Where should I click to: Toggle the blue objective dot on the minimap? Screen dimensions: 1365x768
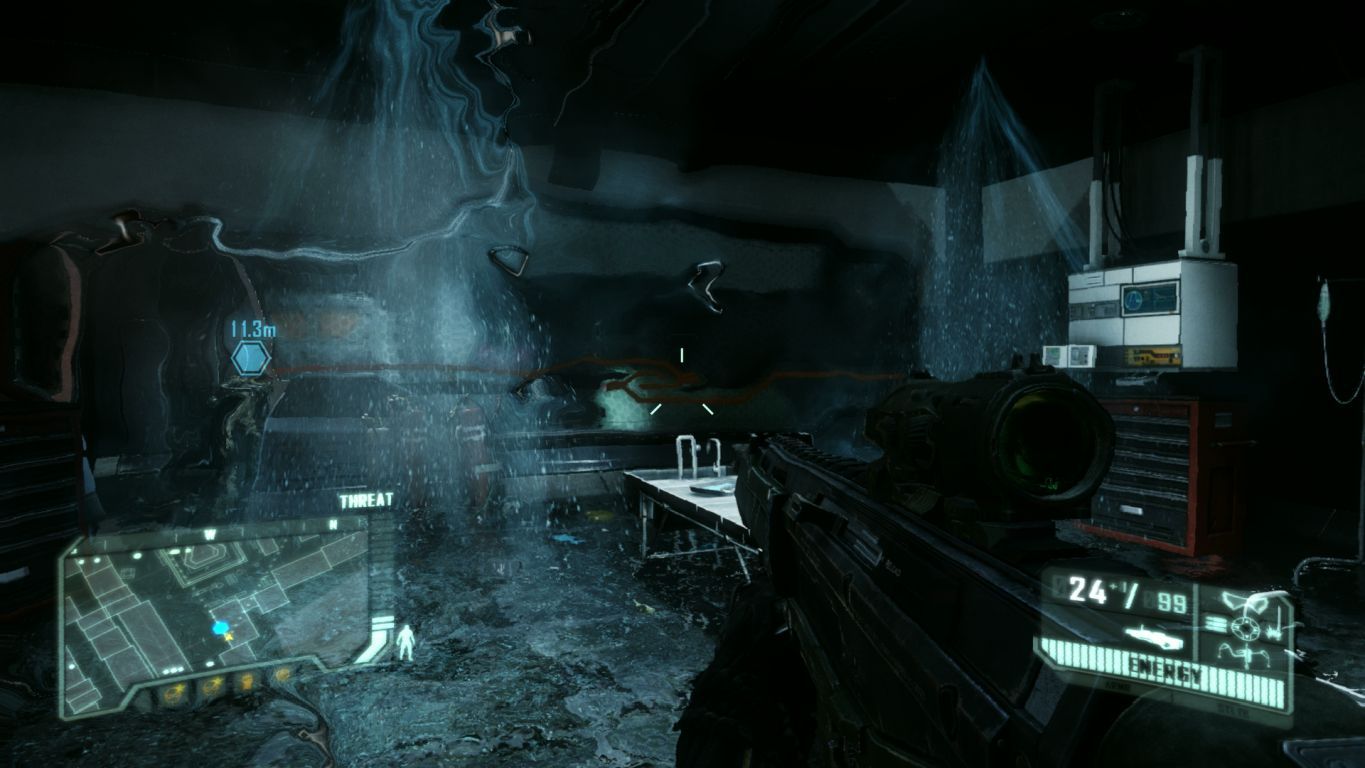pyautogui.click(x=220, y=627)
